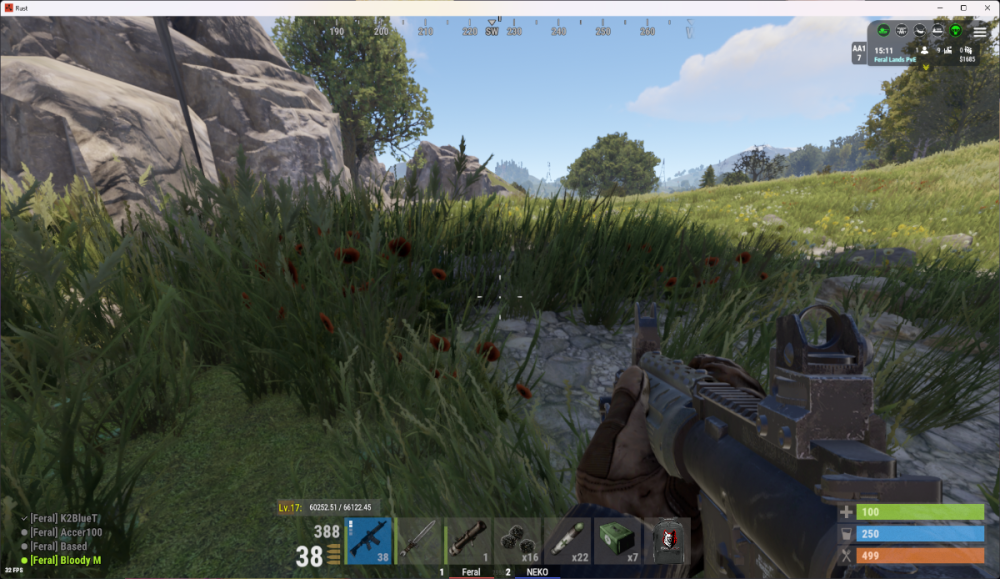Open the hamburger menu in server panel
Image resolution: width=1000 pixels, height=579 pixels.
tap(980, 32)
